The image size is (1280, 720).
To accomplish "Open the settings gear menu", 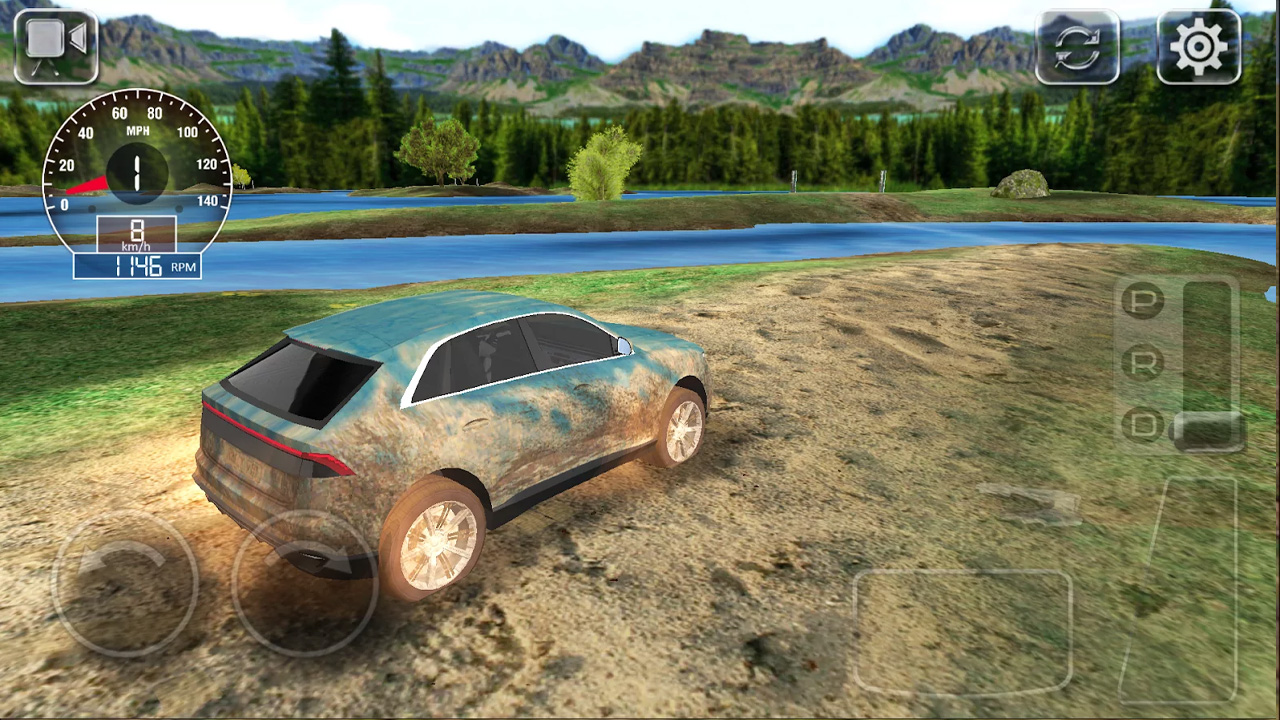I will click(1198, 46).
